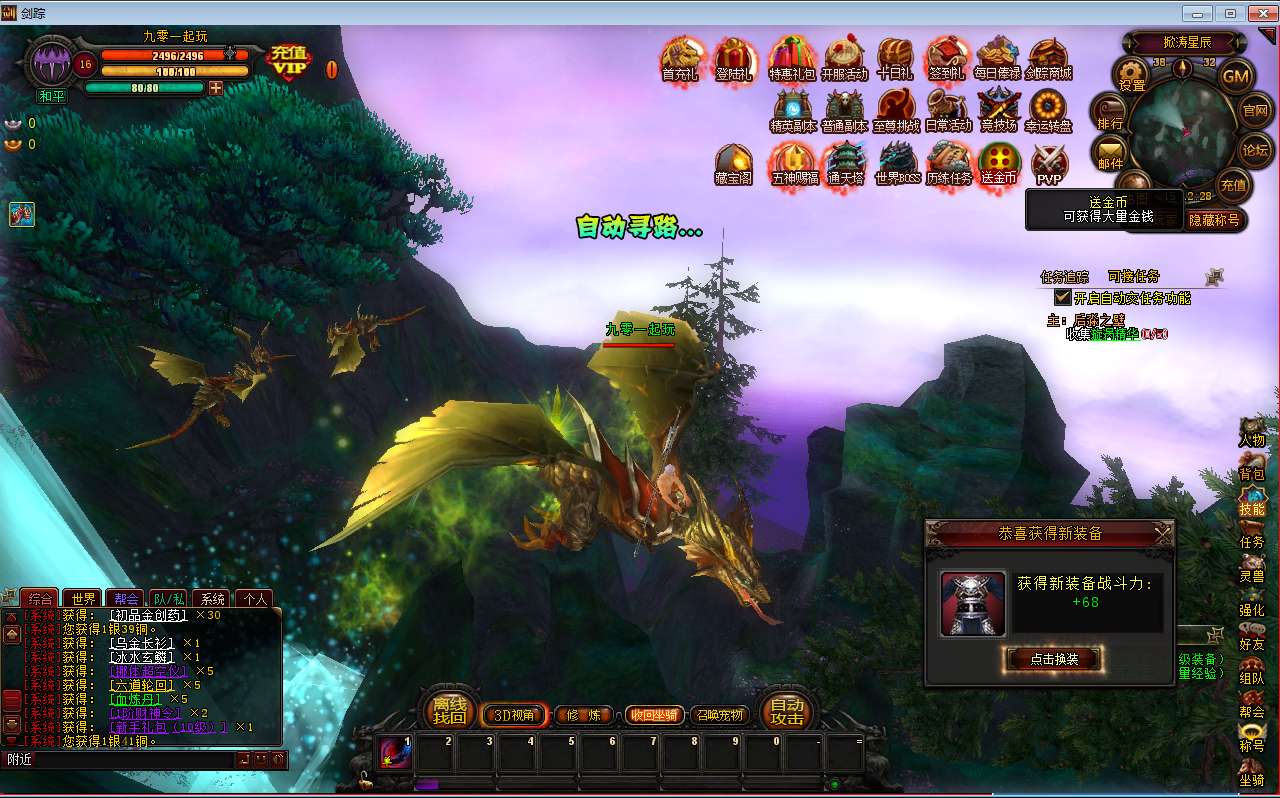The width and height of the screenshot is (1280, 798).
Task: Select 召唤宠物 to summon pet
Action: pyautogui.click(x=719, y=715)
